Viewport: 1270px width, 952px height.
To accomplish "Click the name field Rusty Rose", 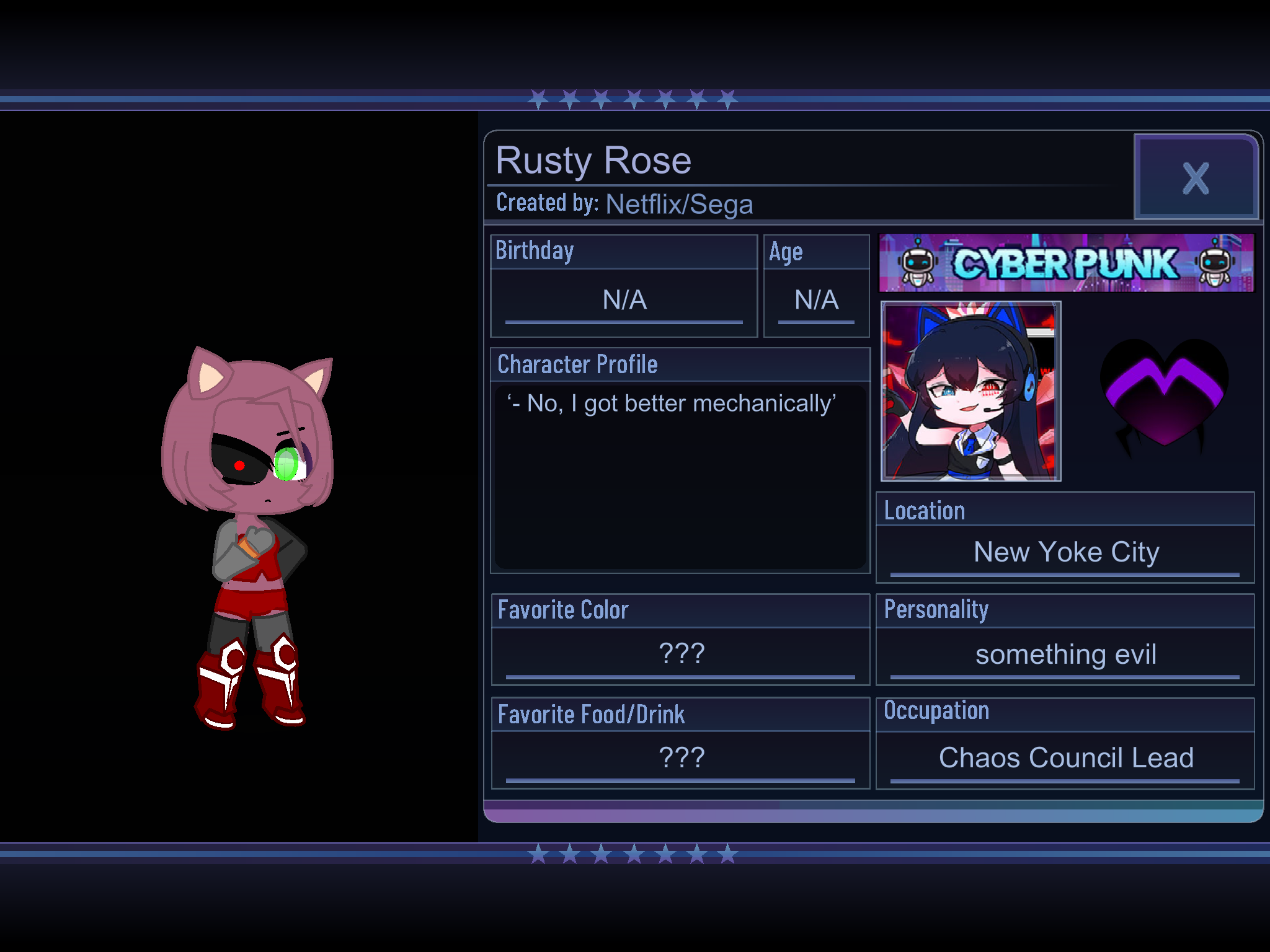I will point(594,160).
